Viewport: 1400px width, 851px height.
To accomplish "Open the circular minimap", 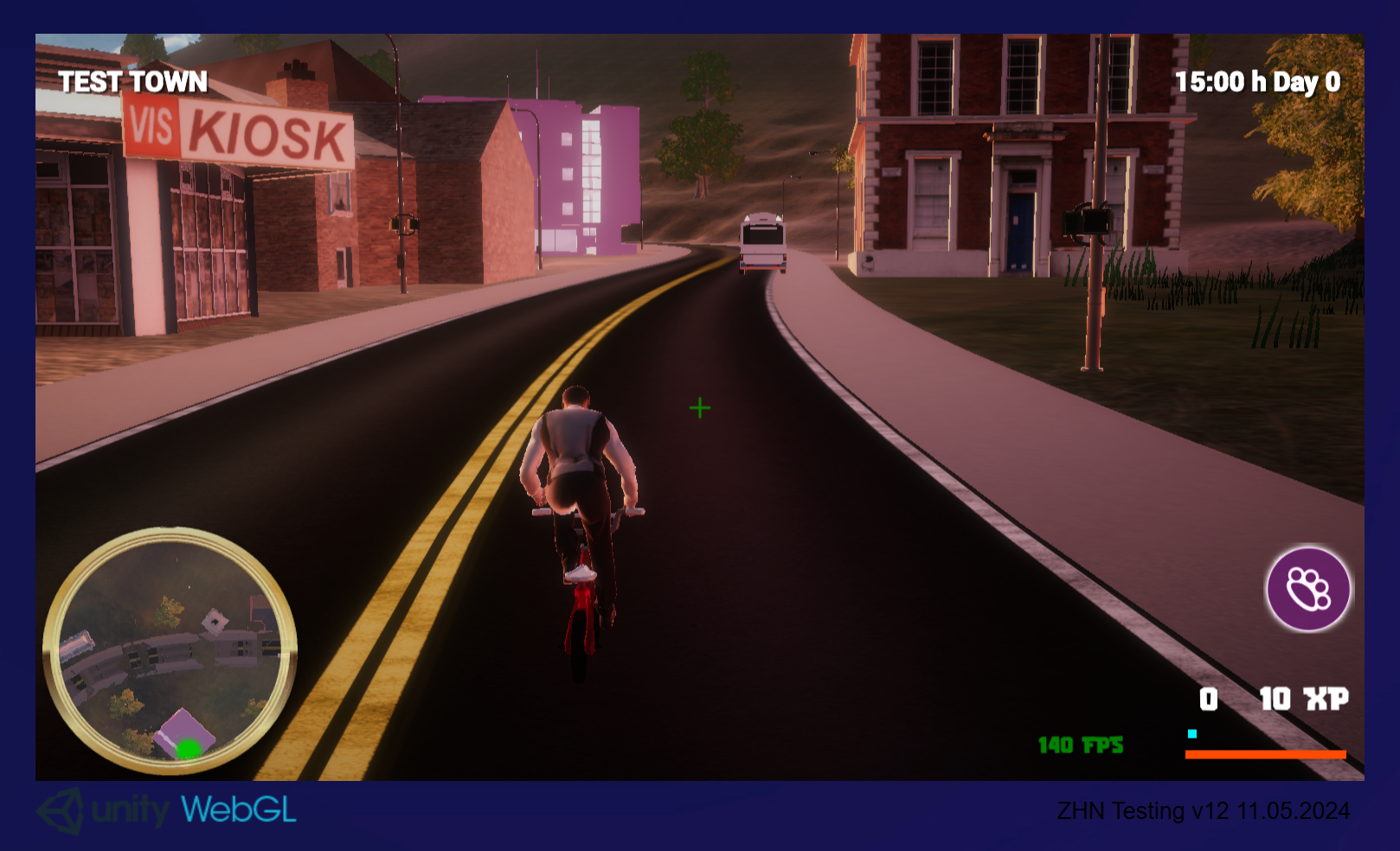I will tap(170, 650).
